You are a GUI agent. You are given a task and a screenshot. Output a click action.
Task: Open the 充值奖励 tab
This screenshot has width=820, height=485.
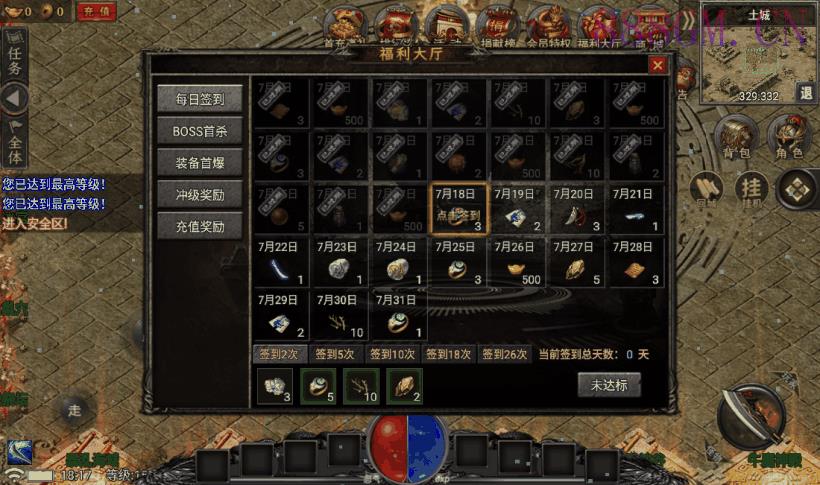click(199, 227)
